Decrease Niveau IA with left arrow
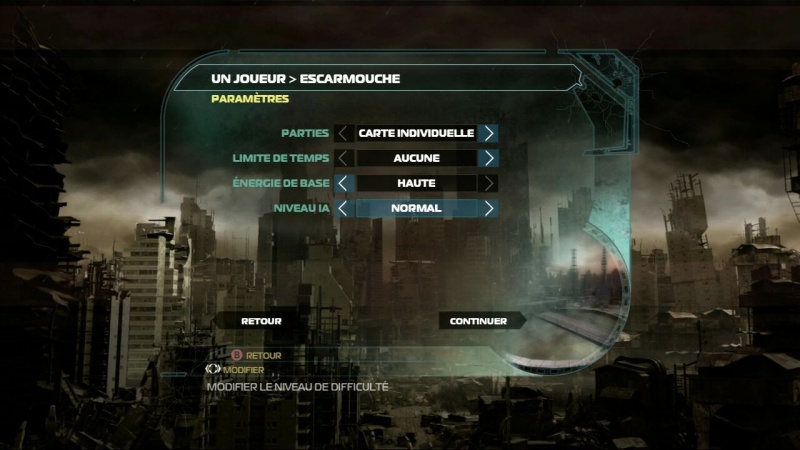 click(343, 208)
